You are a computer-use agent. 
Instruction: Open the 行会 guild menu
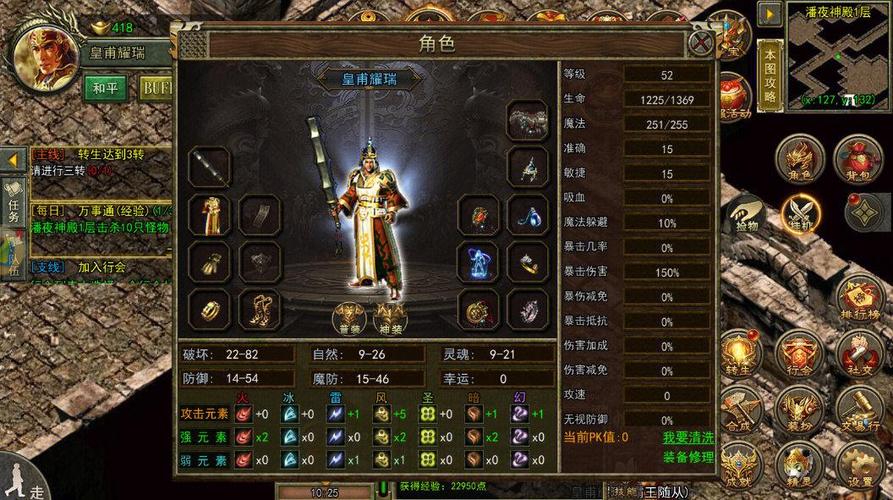click(802, 354)
